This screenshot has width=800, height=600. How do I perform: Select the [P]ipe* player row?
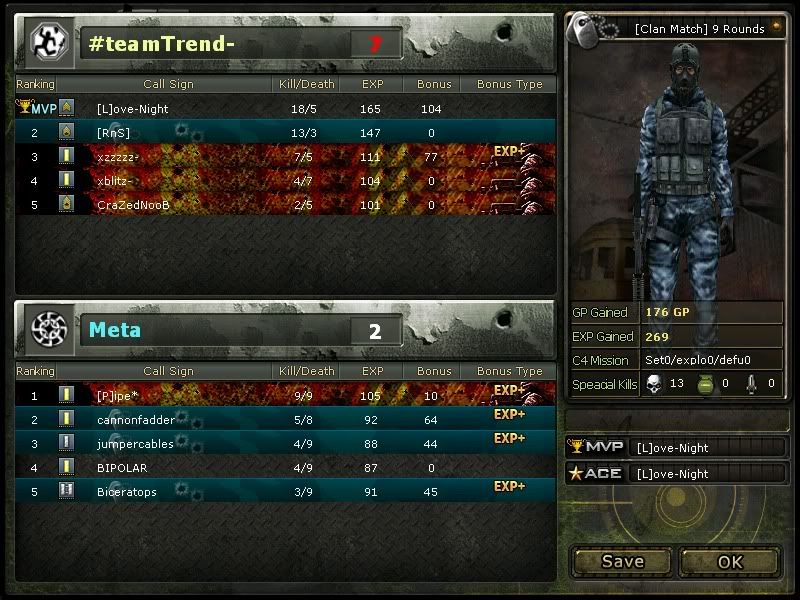point(285,396)
